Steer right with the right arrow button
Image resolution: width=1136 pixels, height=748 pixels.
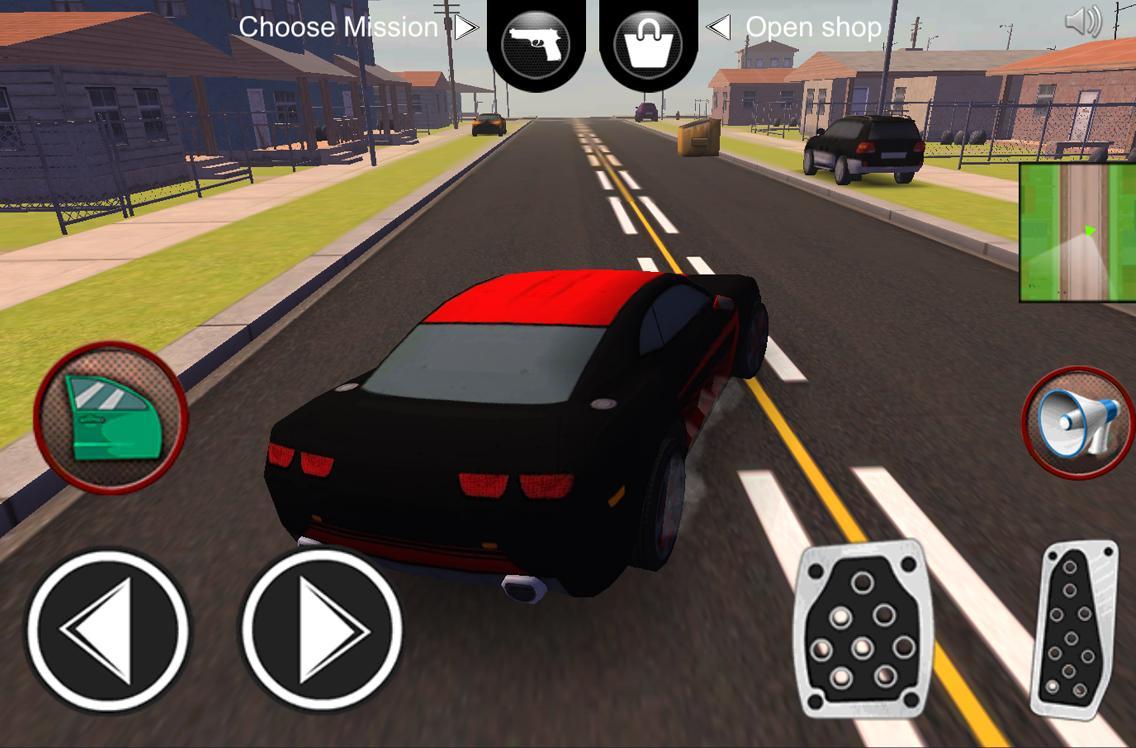[322, 631]
